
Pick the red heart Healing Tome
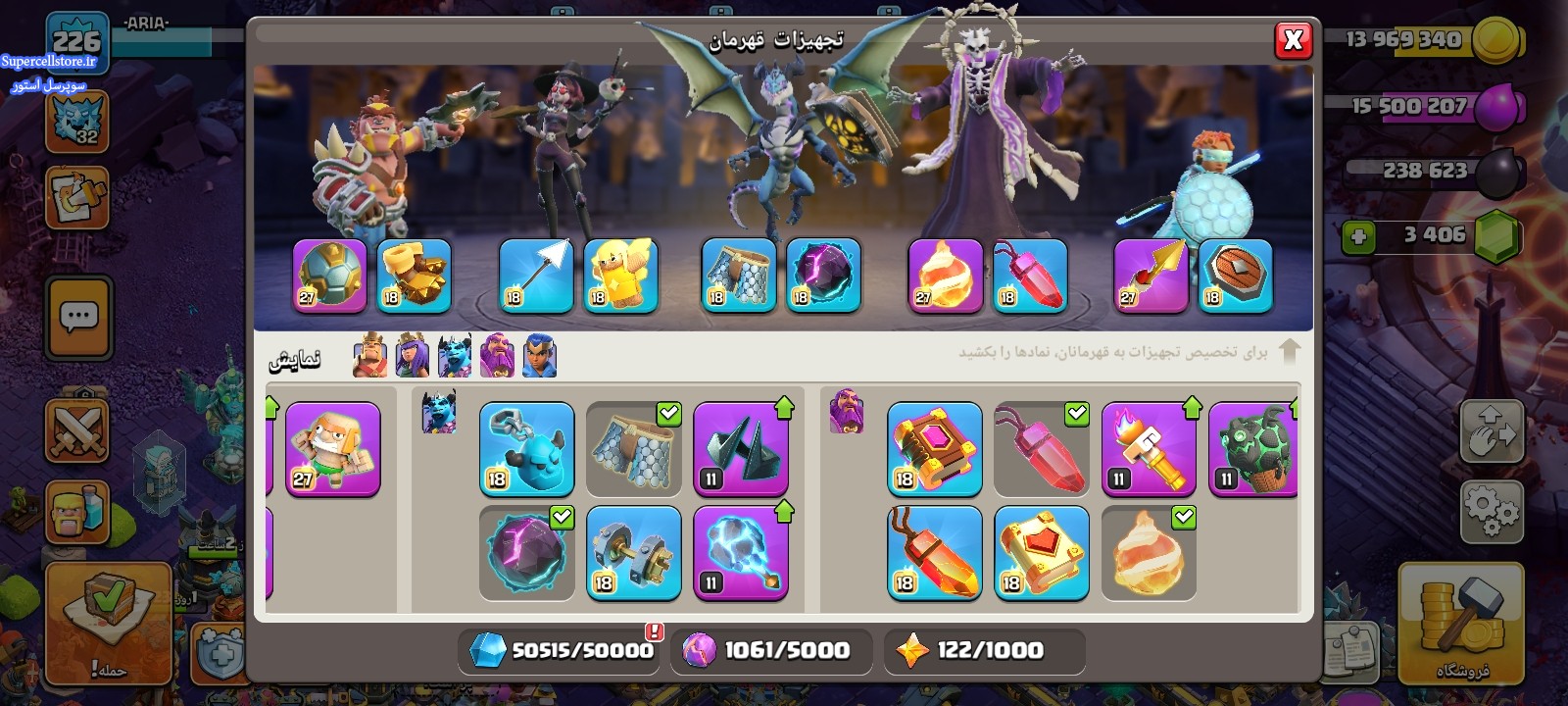(1041, 553)
